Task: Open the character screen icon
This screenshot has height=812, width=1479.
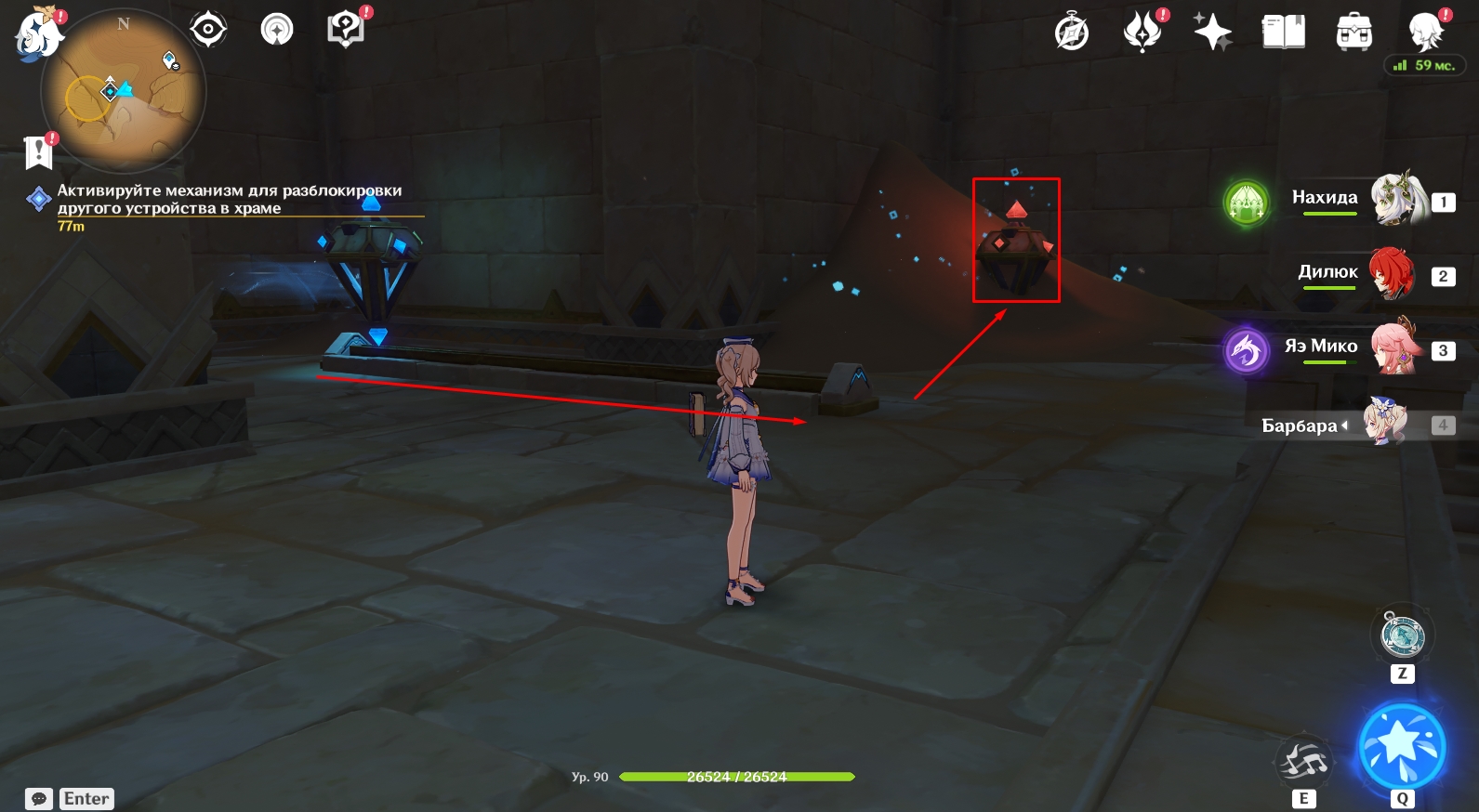Action: [x=1424, y=31]
